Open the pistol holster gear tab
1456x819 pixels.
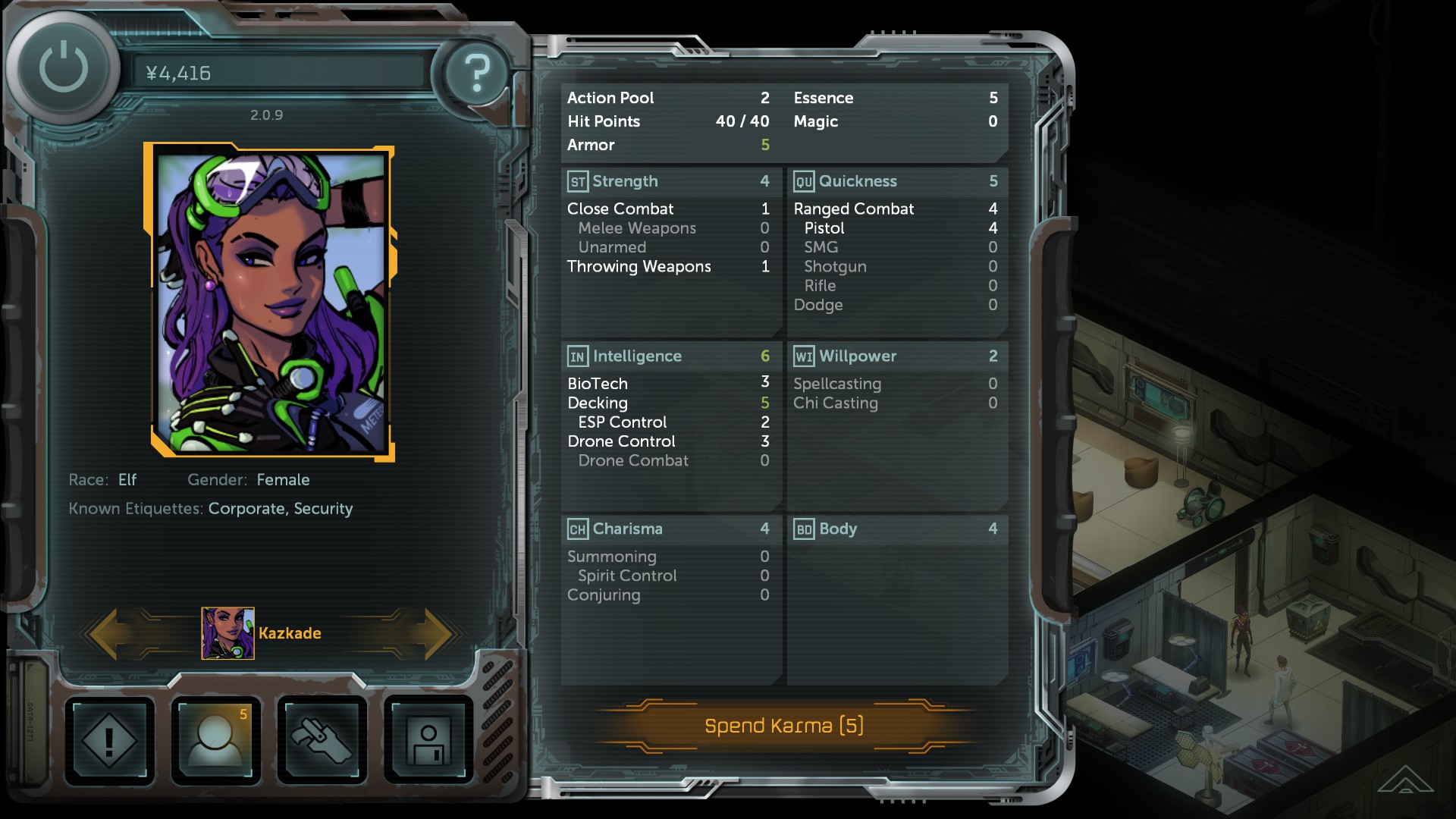coord(322,739)
